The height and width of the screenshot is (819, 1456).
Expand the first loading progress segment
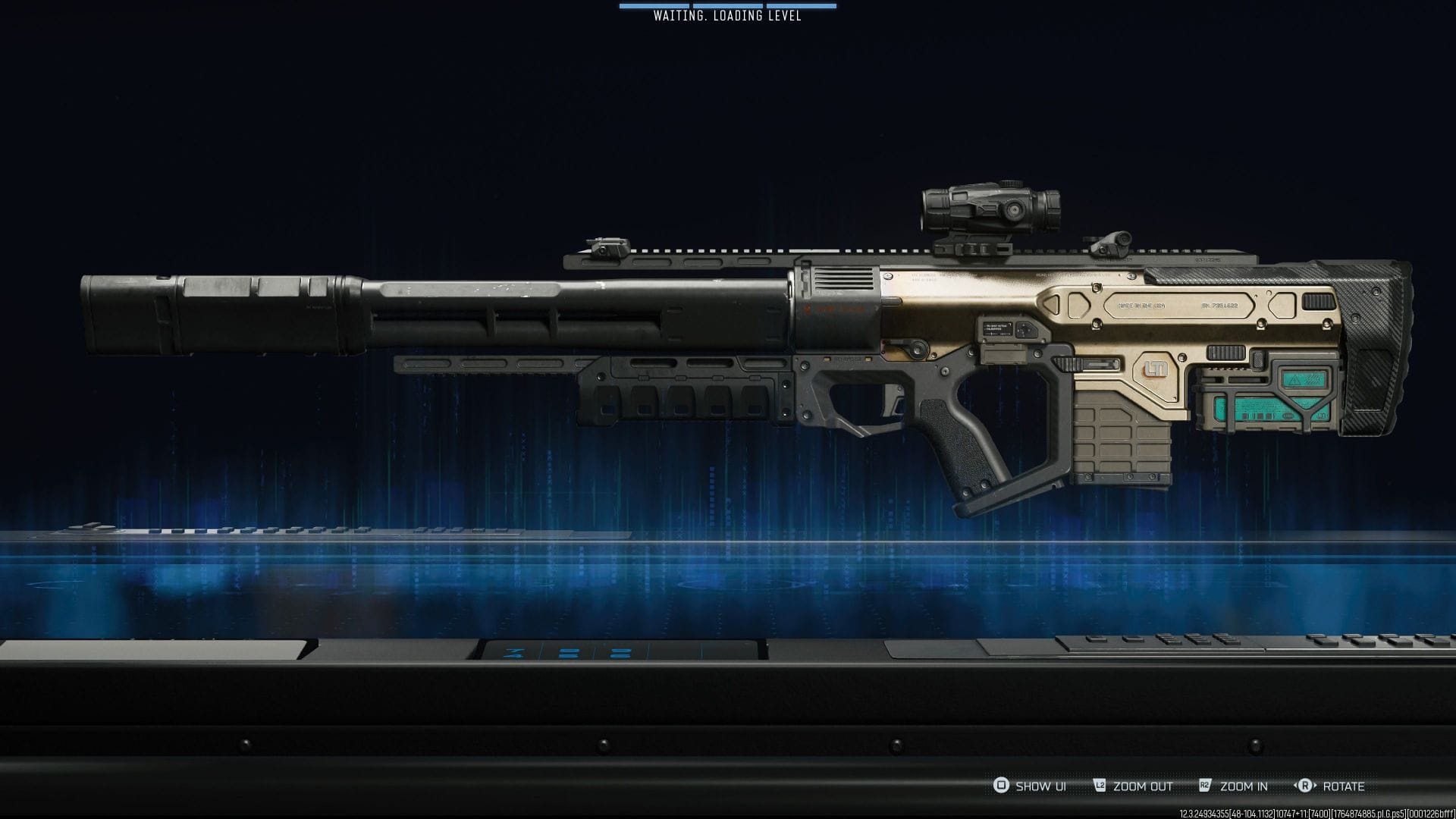[654, 5]
